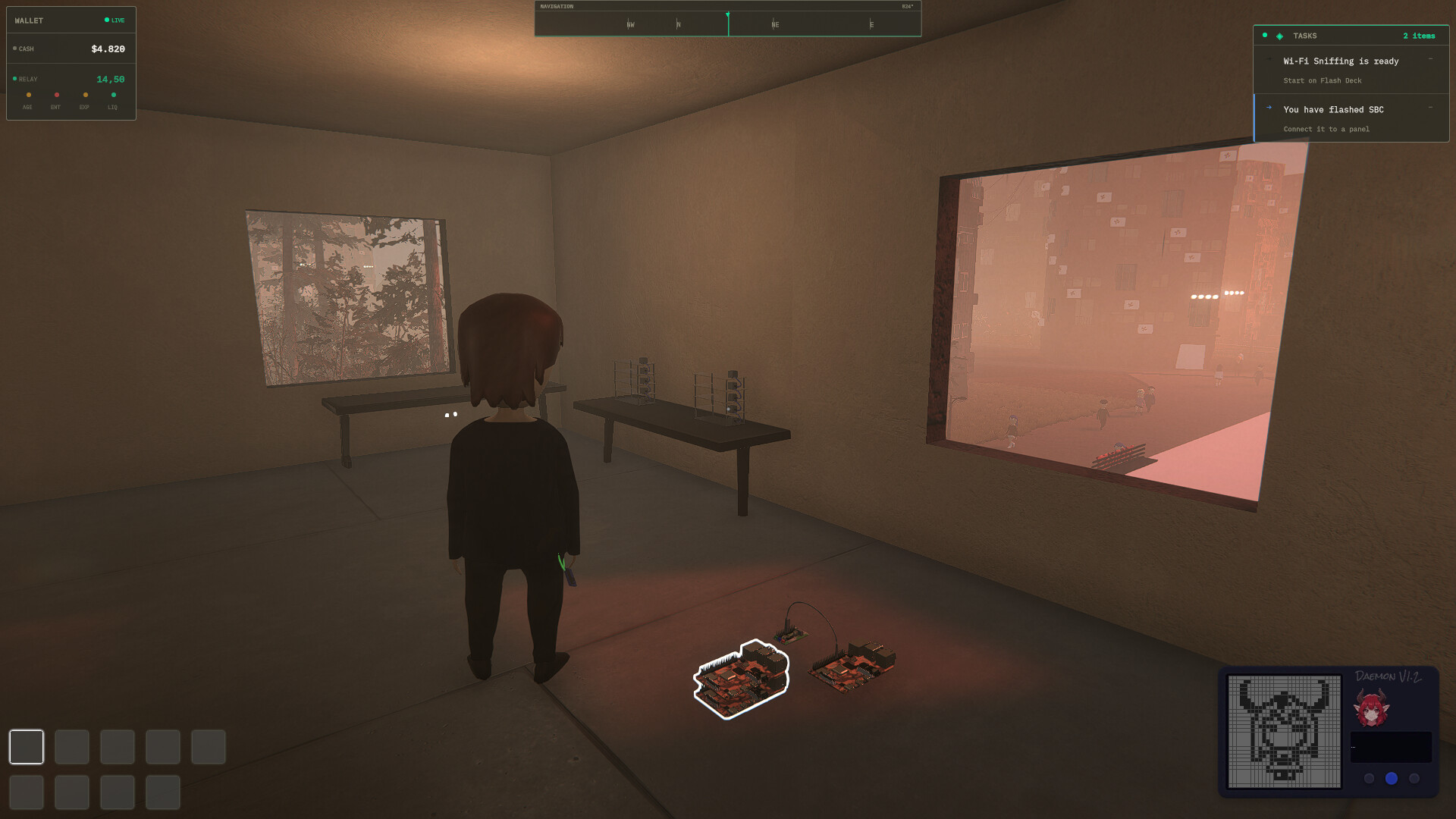Viewport: 1456px width, 819px height.
Task: Click the WALLET panel header
Action: point(29,20)
